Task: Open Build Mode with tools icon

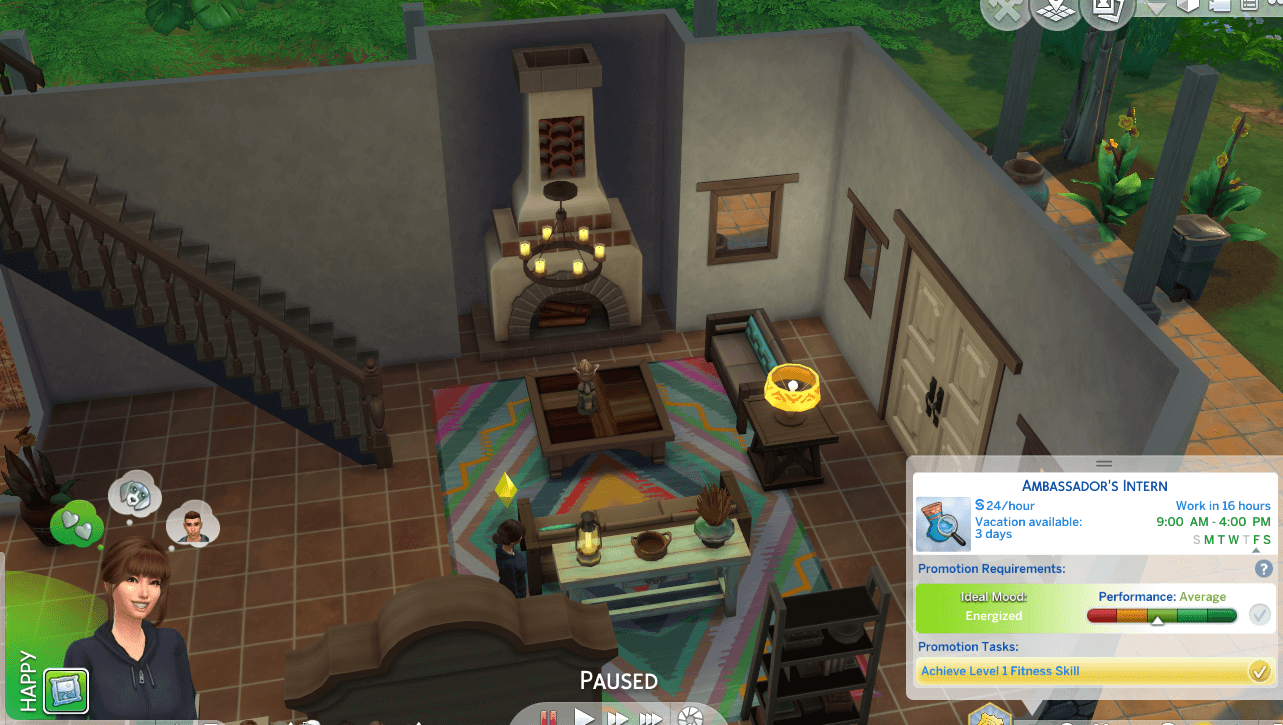Action: pos(1003,10)
